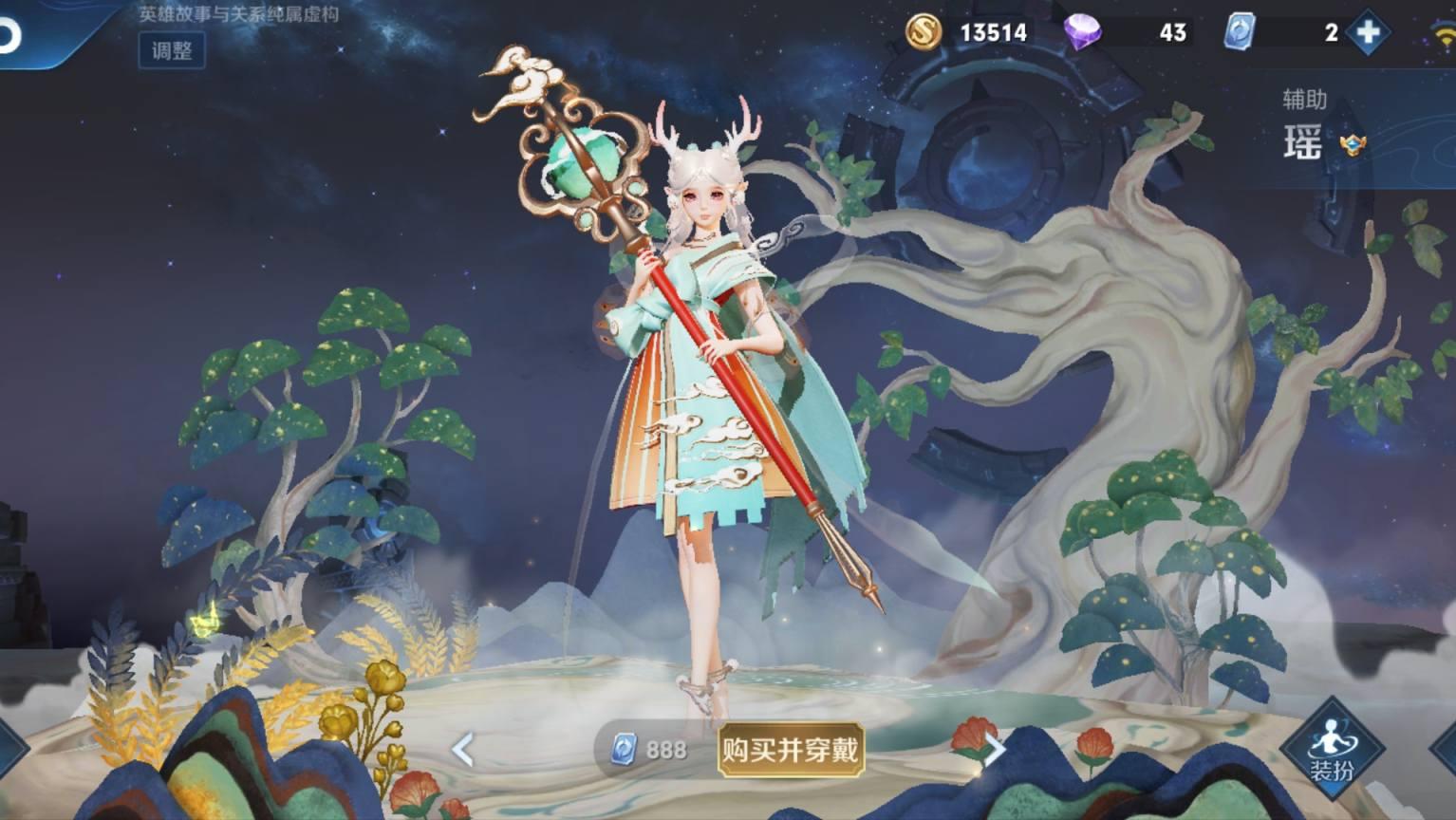Show the next skin with the right chevron
The height and width of the screenshot is (820, 1456).
993,751
